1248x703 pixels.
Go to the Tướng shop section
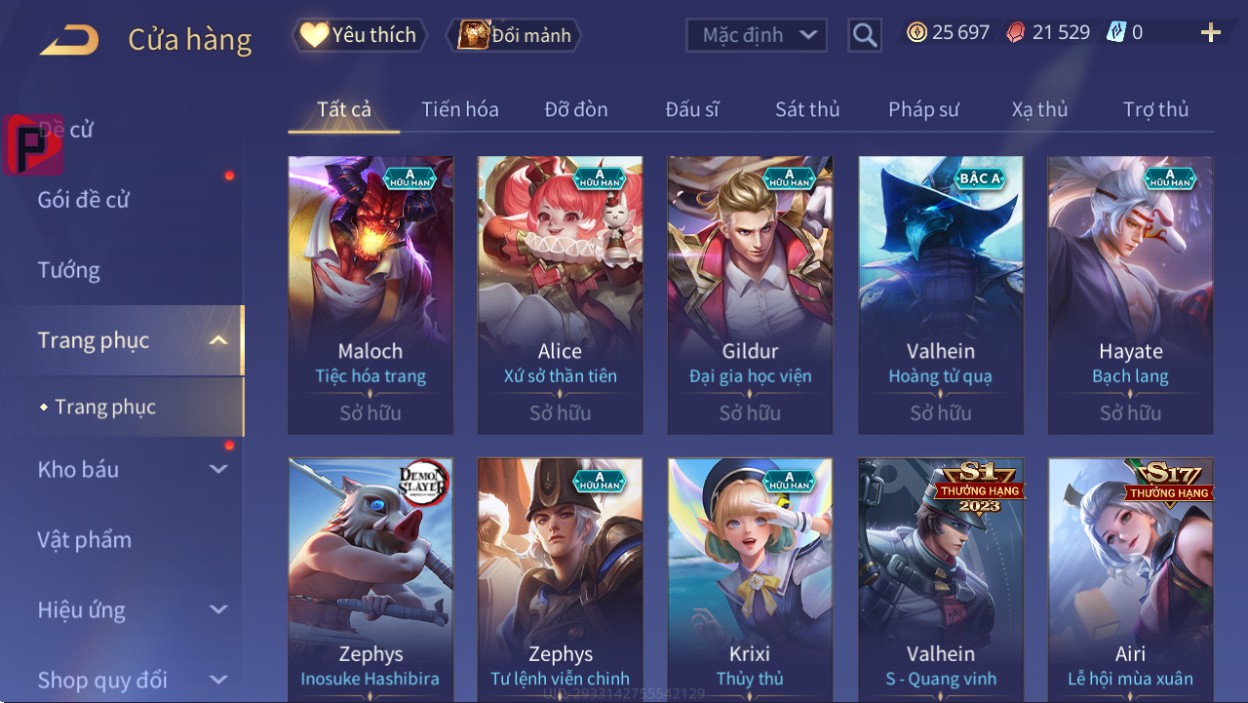click(69, 270)
